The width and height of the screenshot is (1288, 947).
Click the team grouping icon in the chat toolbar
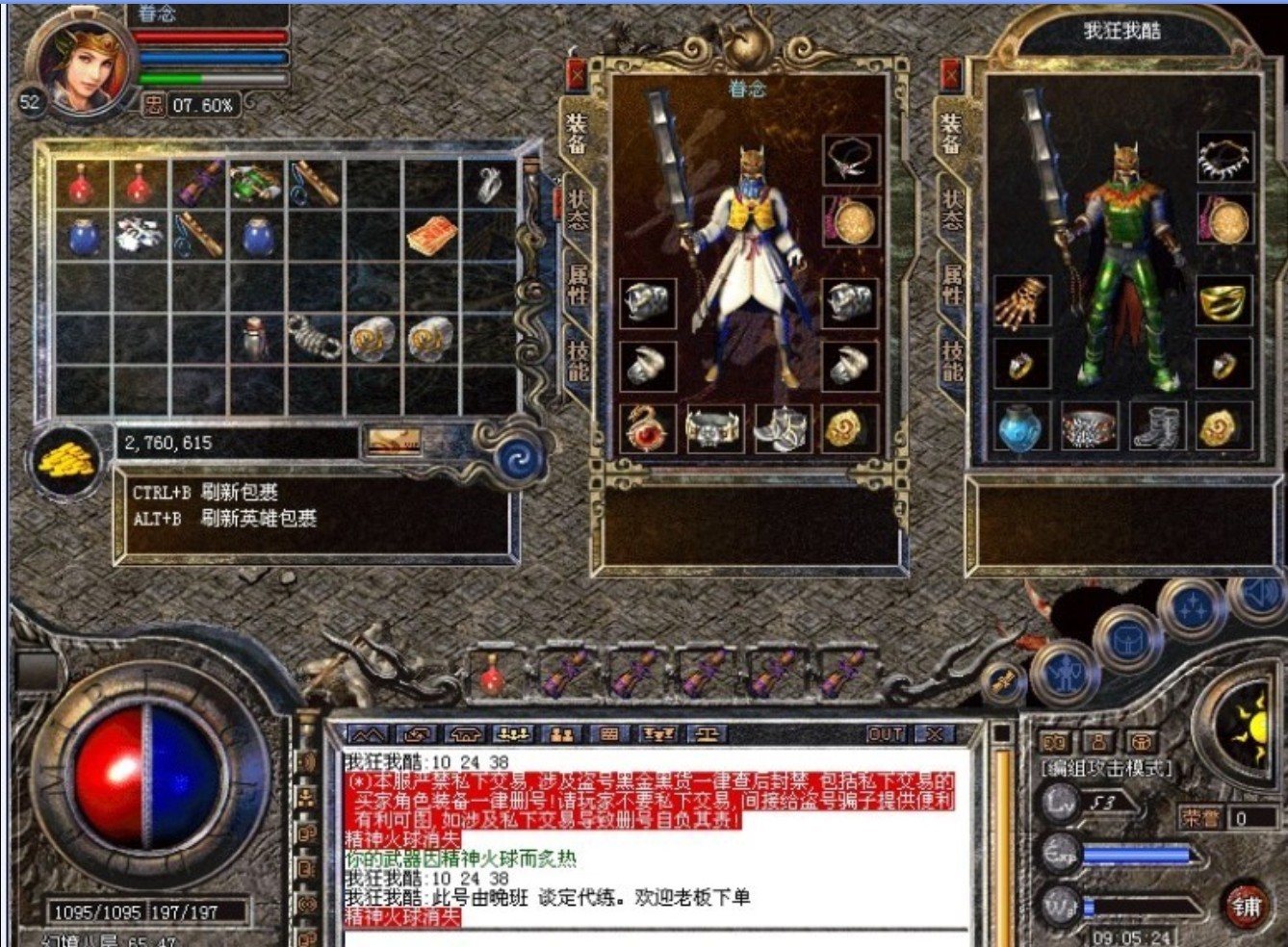click(x=511, y=736)
